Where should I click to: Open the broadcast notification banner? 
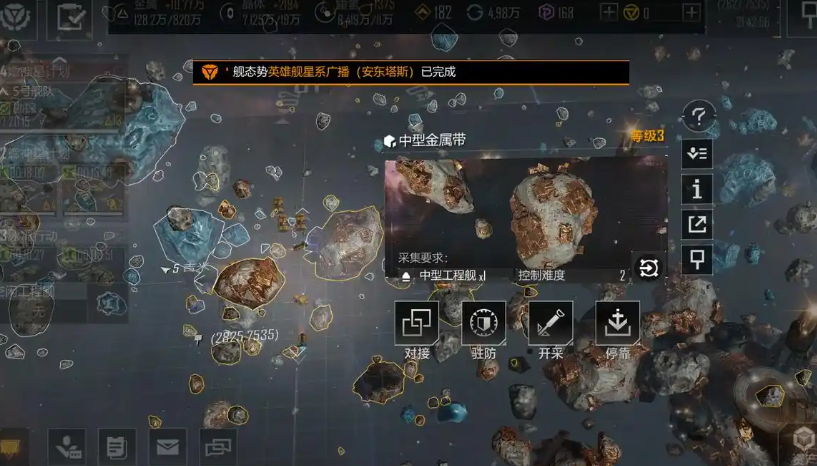click(x=411, y=72)
